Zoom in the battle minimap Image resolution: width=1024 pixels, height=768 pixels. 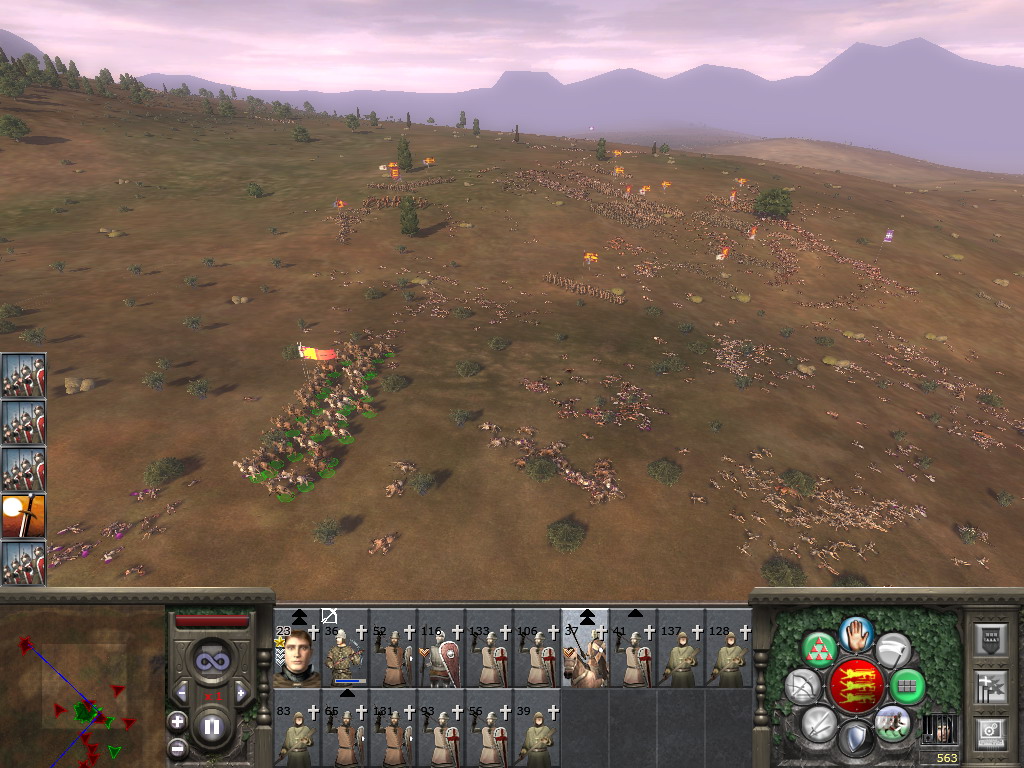click(x=178, y=721)
